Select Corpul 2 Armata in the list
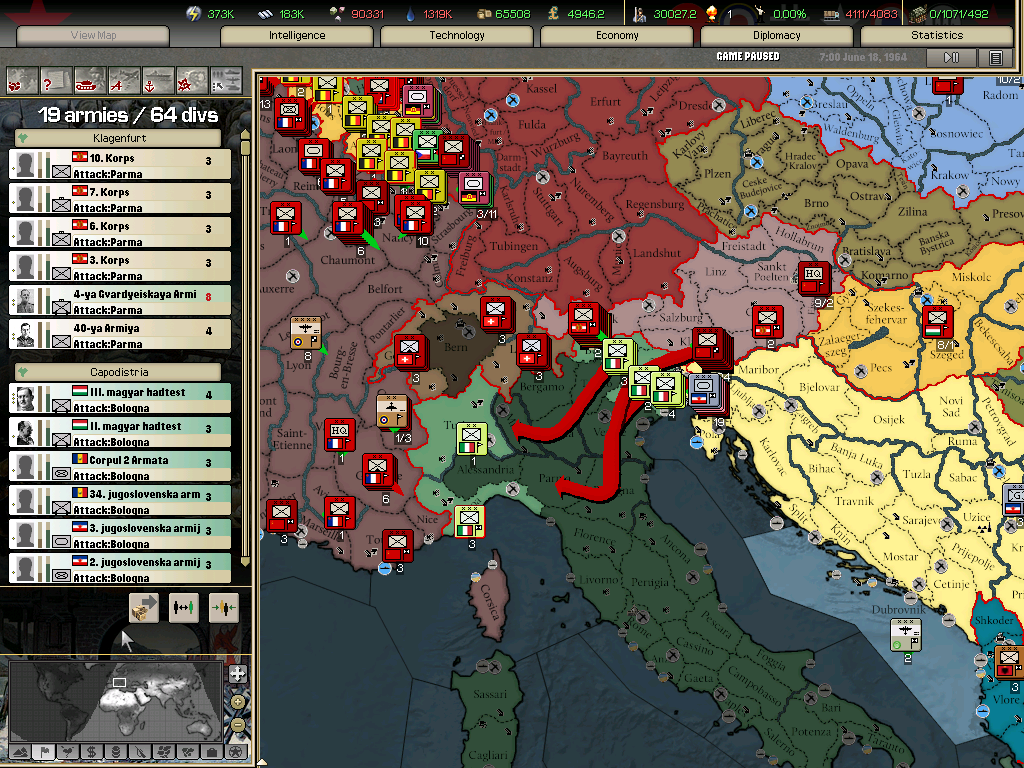 tap(120, 467)
